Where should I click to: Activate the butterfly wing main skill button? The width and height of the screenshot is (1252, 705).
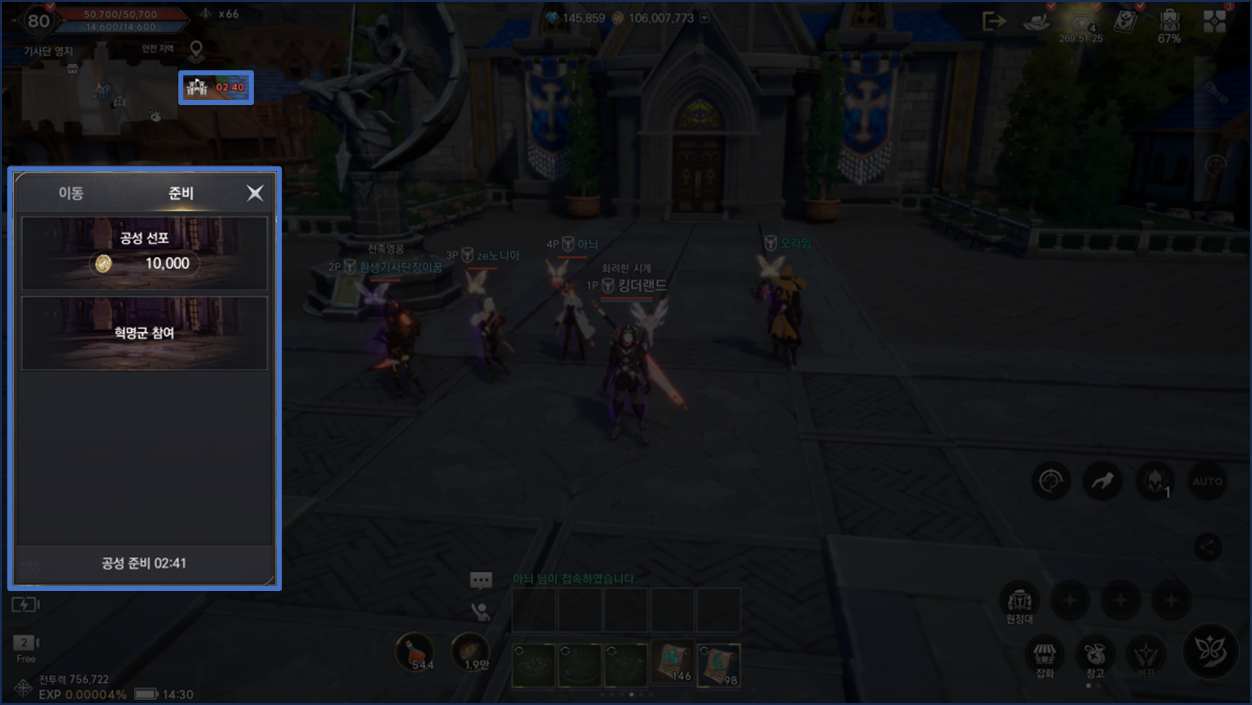tap(1210, 651)
